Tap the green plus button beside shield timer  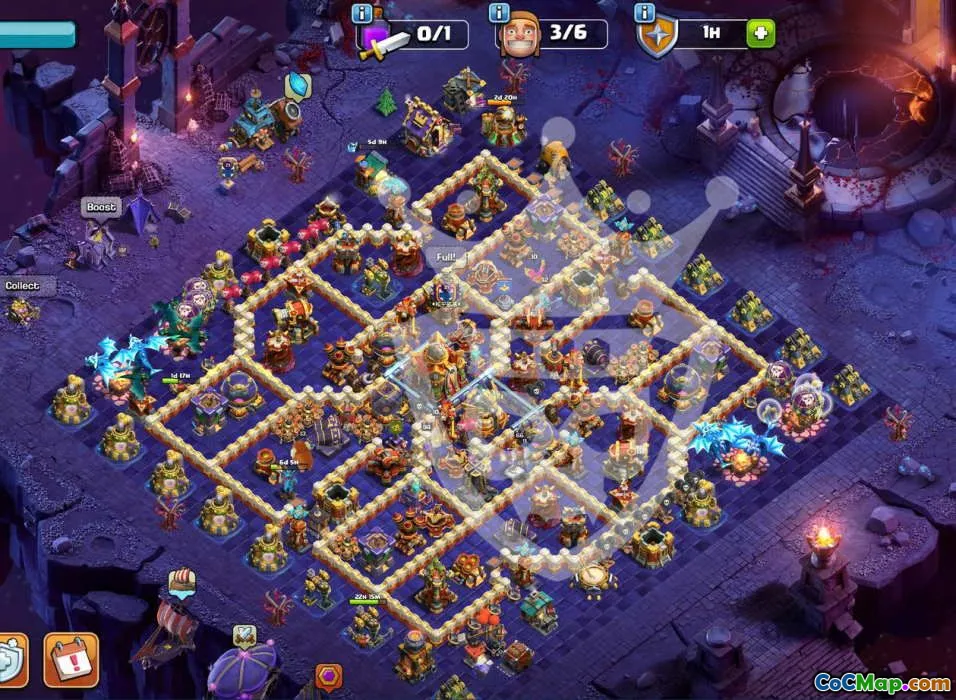(760, 33)
